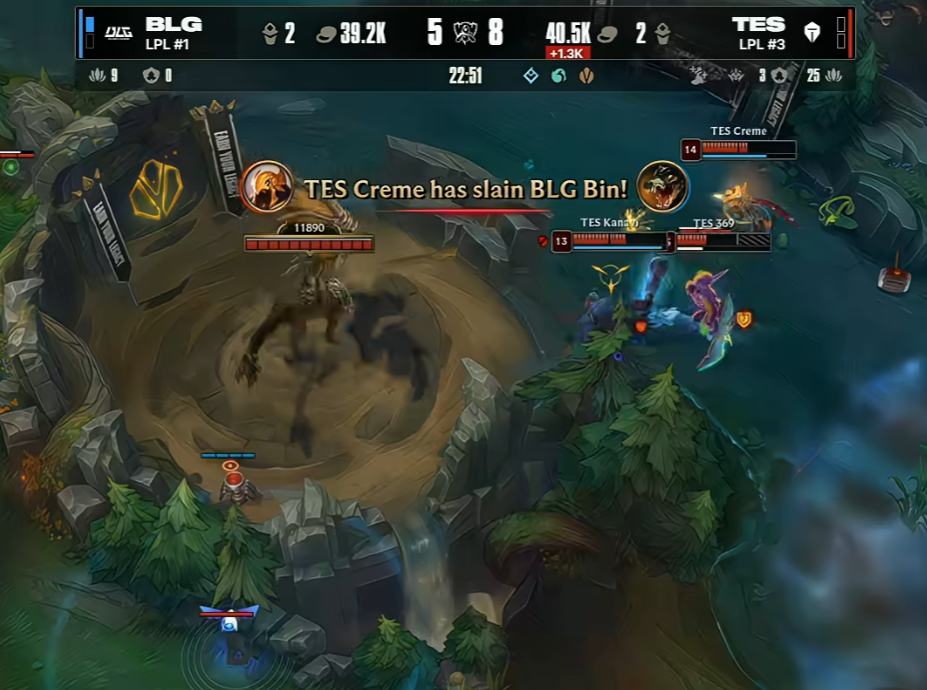The image size is (927, 690).
Task: Select the blue diamond dragon icon by the timer
Action: [531, 76]
